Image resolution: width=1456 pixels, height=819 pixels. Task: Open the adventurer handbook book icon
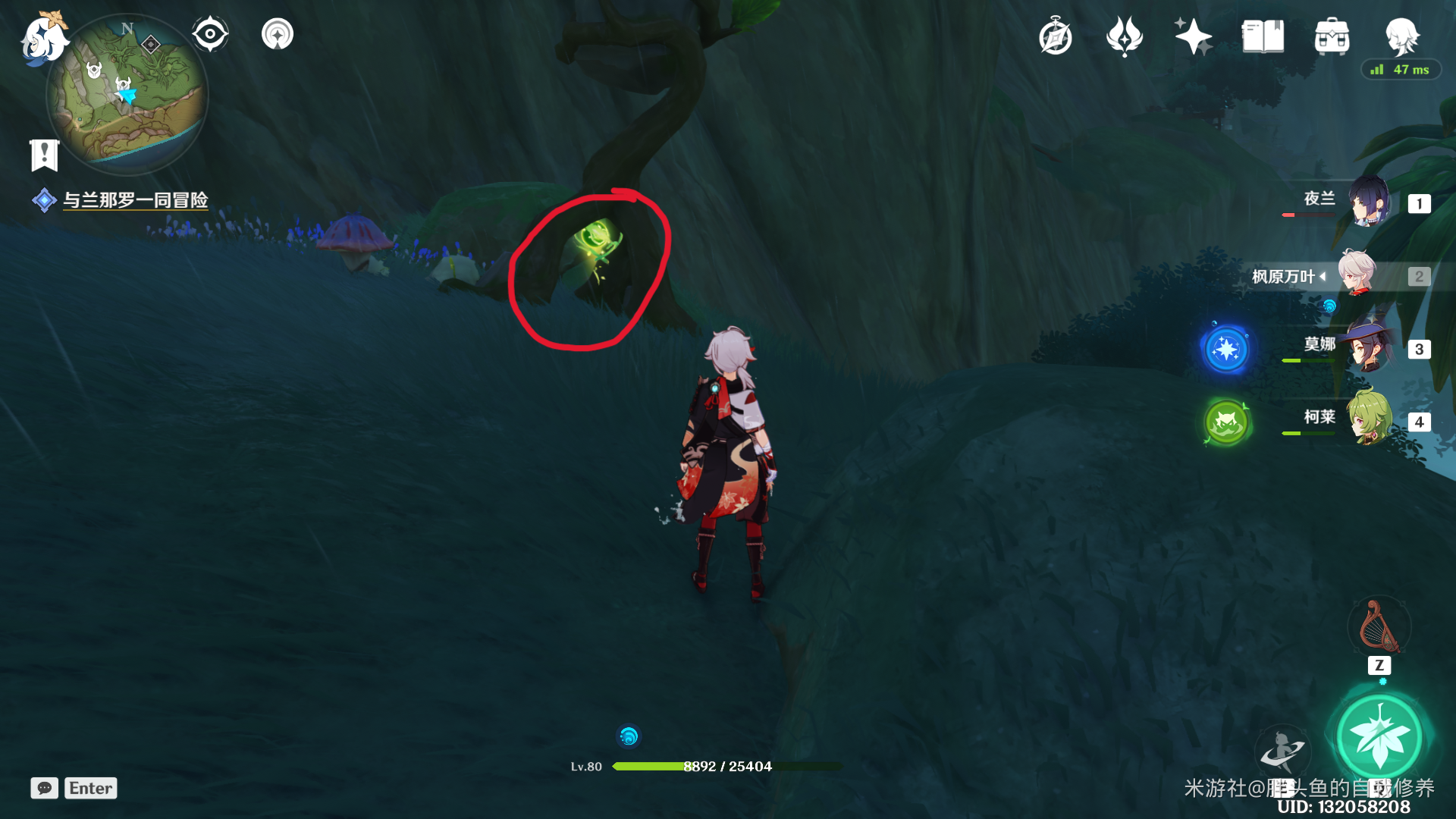pyautogui.click(x=1263, y=36)
